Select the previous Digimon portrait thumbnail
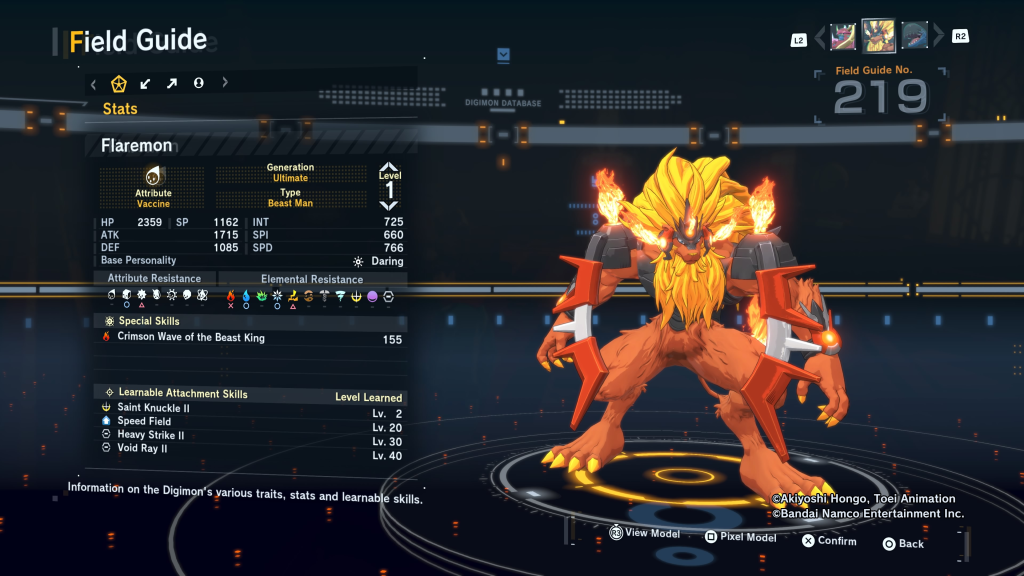Screen dimensions: 1024x576 (x=844, y=36)
